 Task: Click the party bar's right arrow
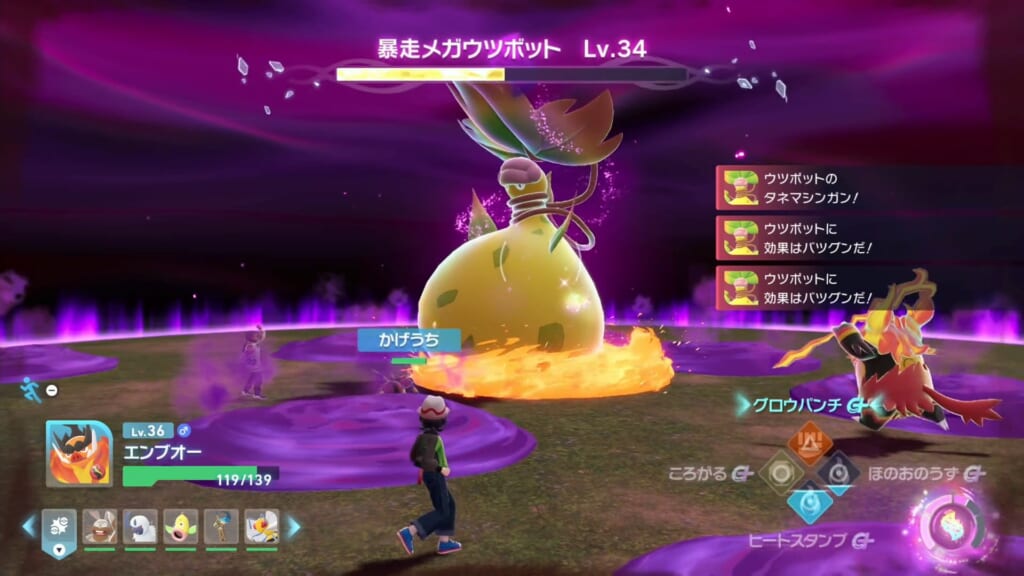294,526
